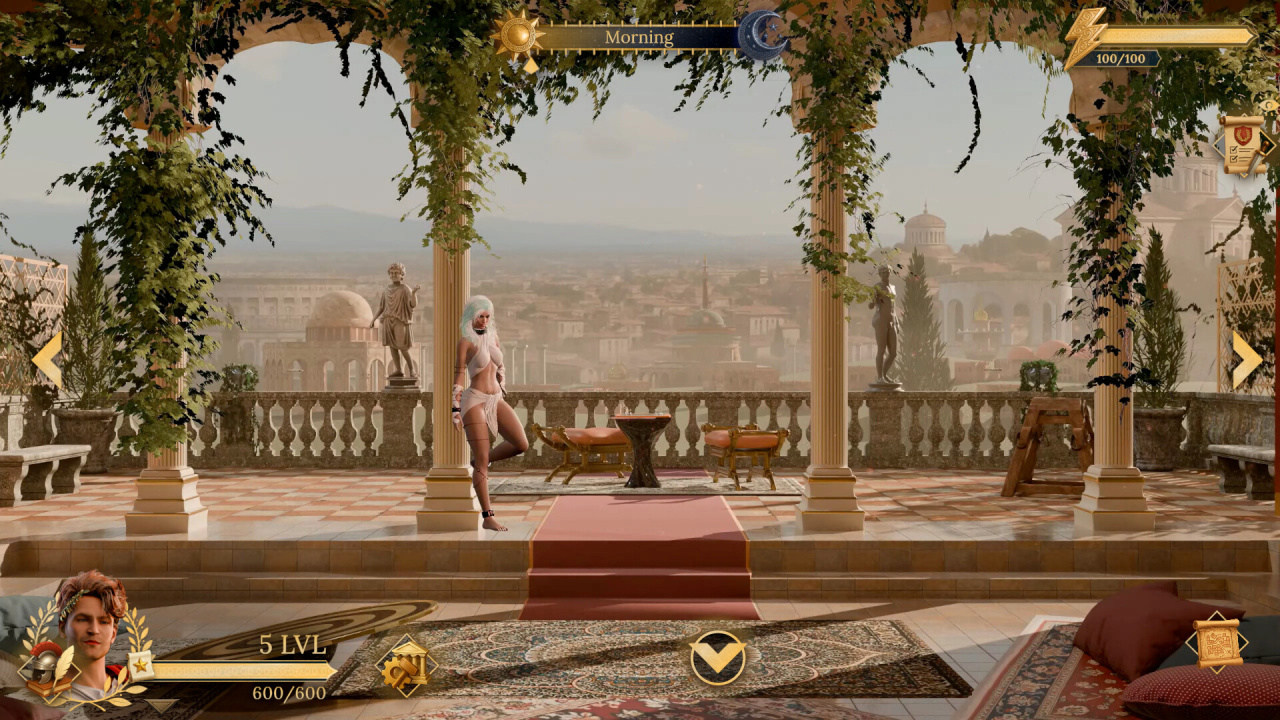Screen dimensions: 1280x720
Task: Open the quest checklist scroll
Action: pyautogui.click(x=1241, y=146)
